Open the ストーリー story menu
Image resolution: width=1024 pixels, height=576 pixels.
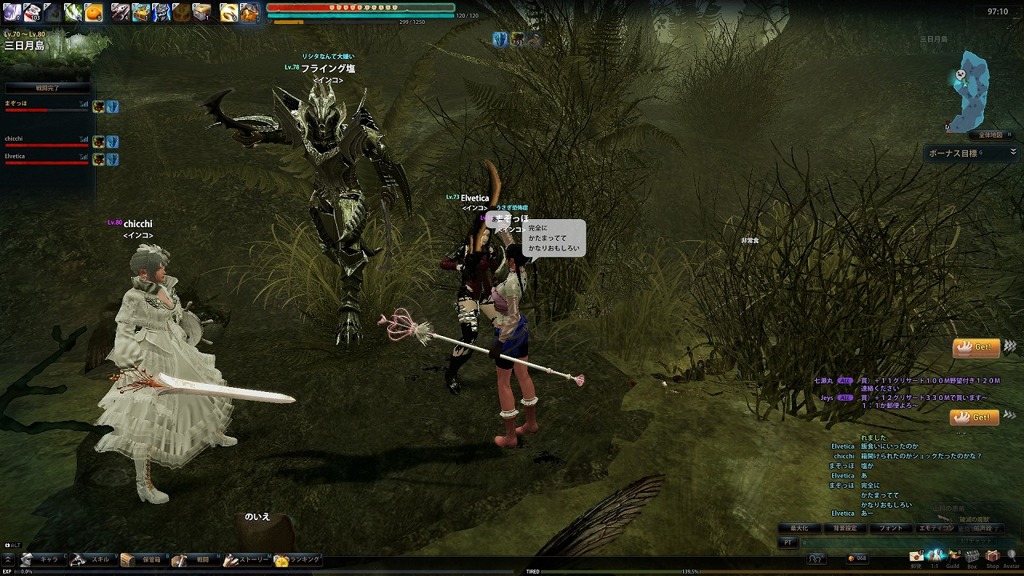[244, 560]
